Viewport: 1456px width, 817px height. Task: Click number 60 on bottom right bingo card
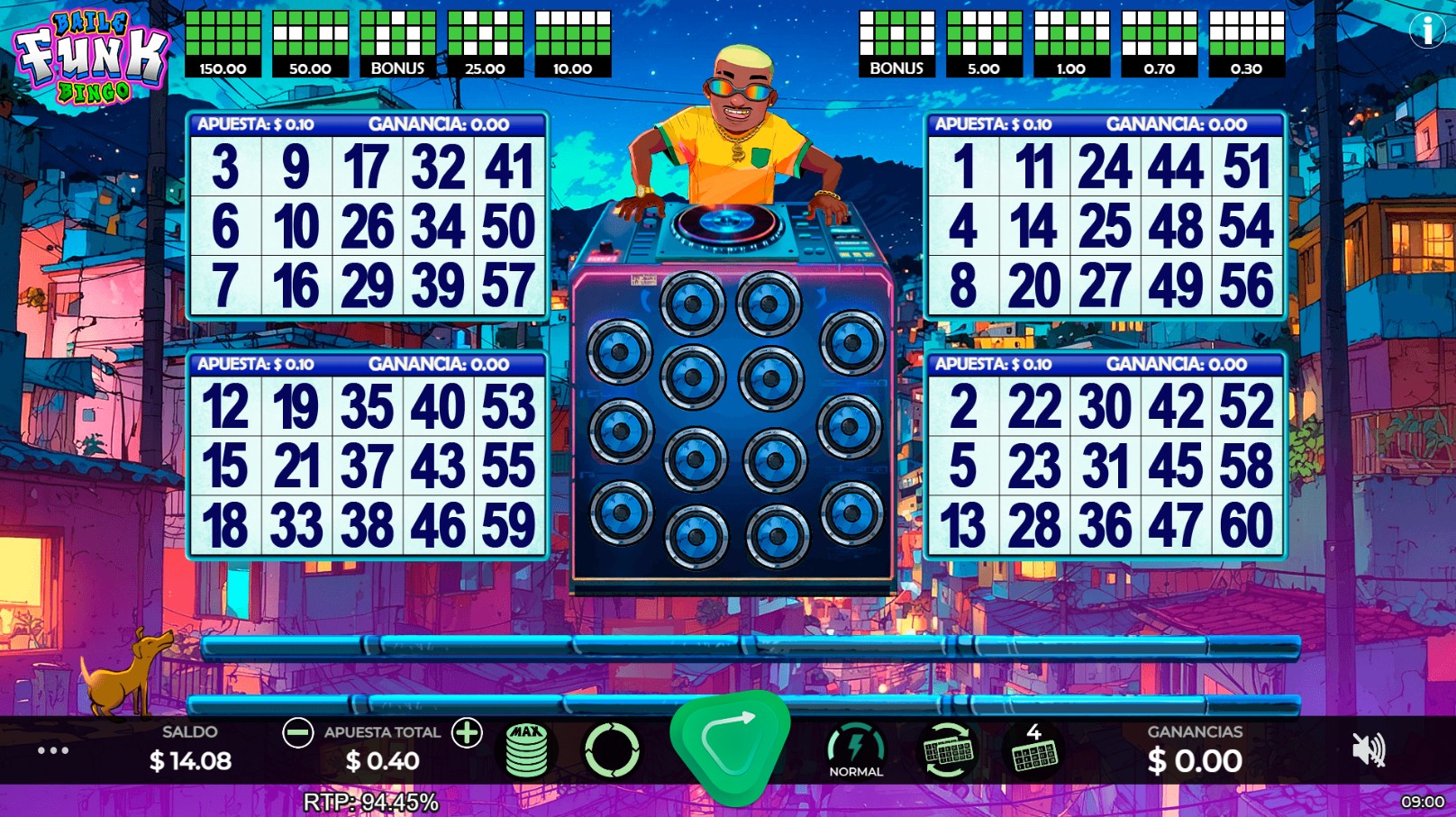point(1245,522)
